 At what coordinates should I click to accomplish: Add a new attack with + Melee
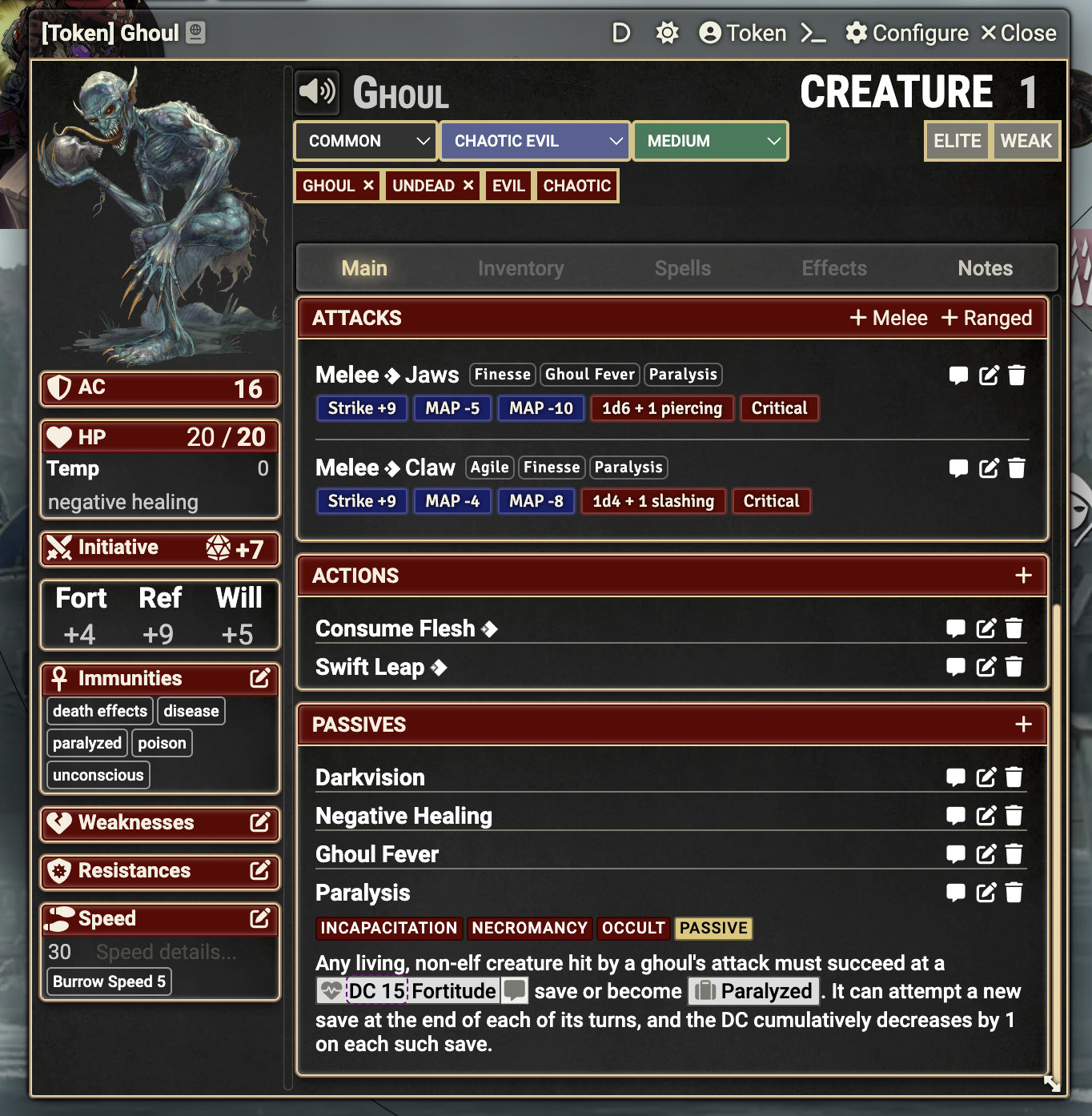click(x=888, y=318)
